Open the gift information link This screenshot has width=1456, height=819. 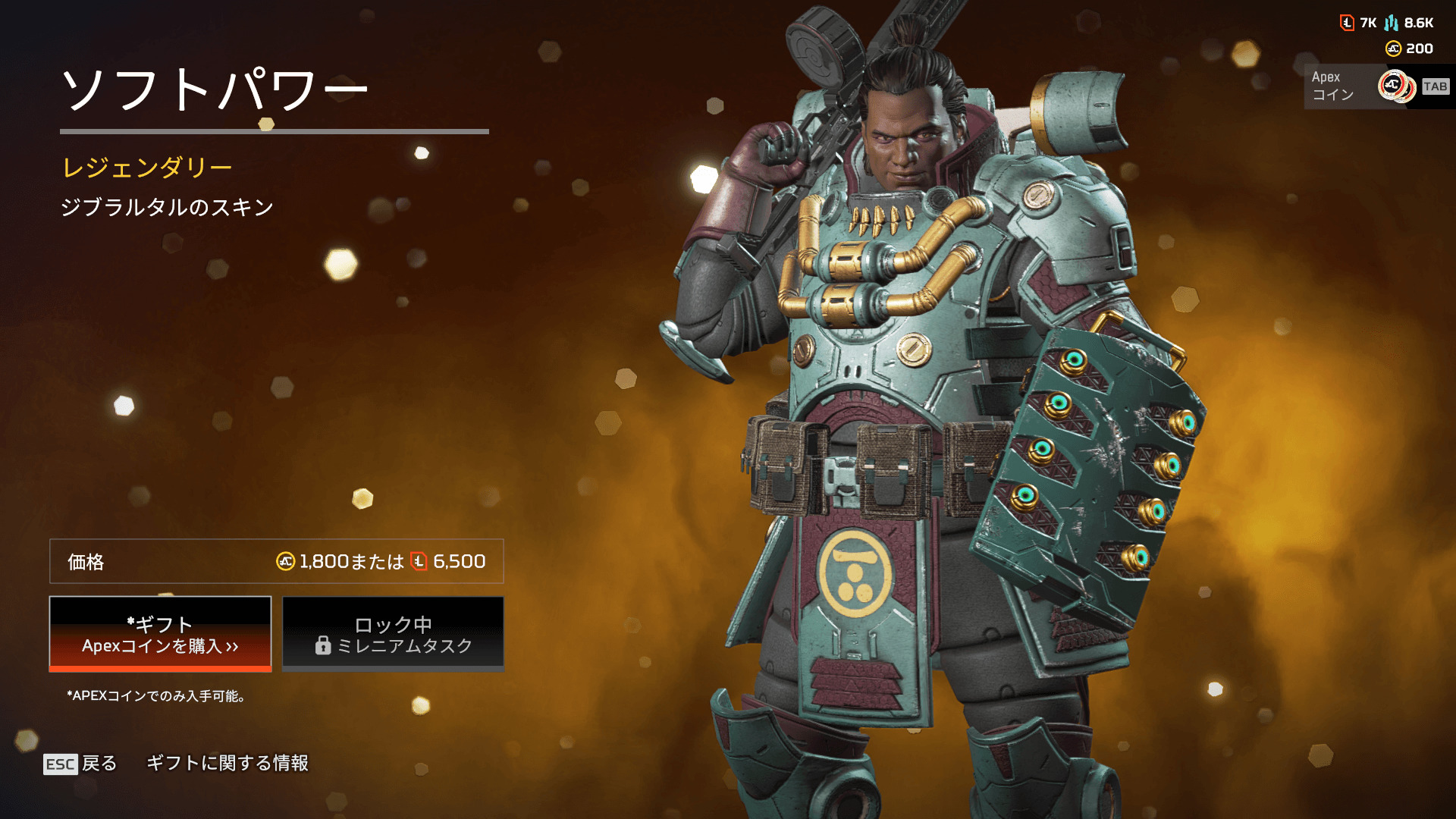[227, 763]
